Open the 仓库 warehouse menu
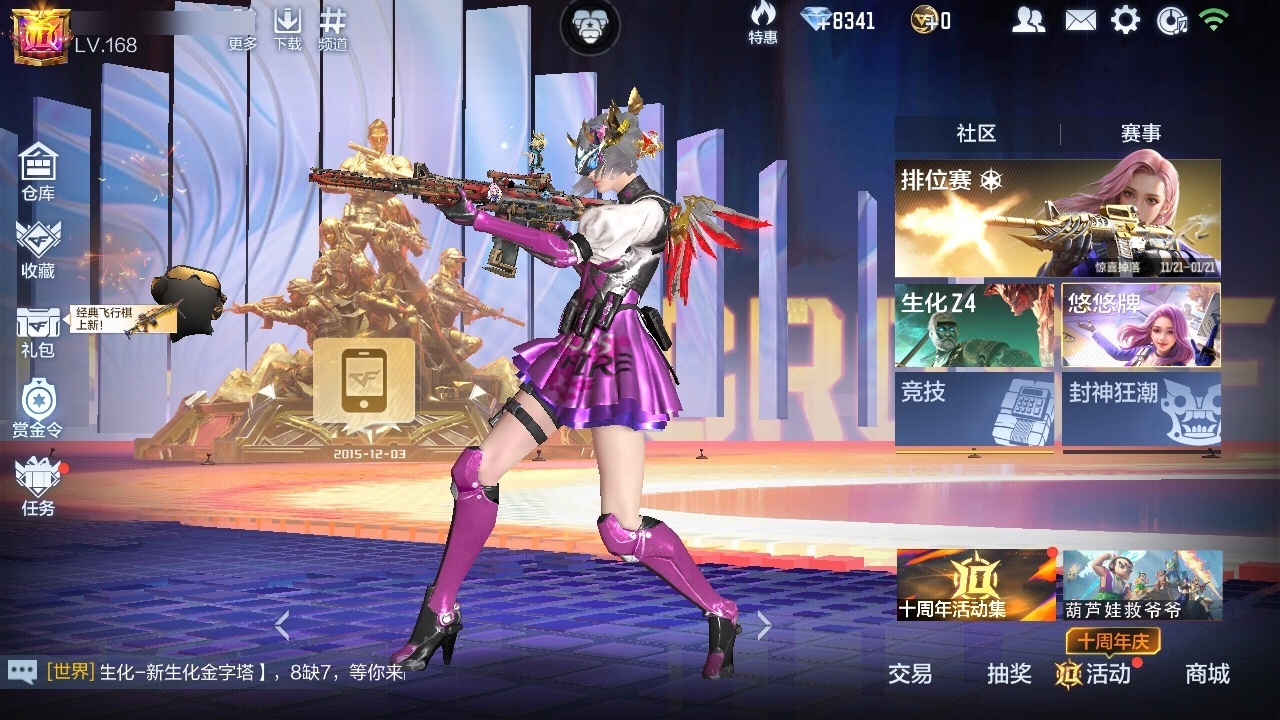1280x720 pixels. pos(38,170)
